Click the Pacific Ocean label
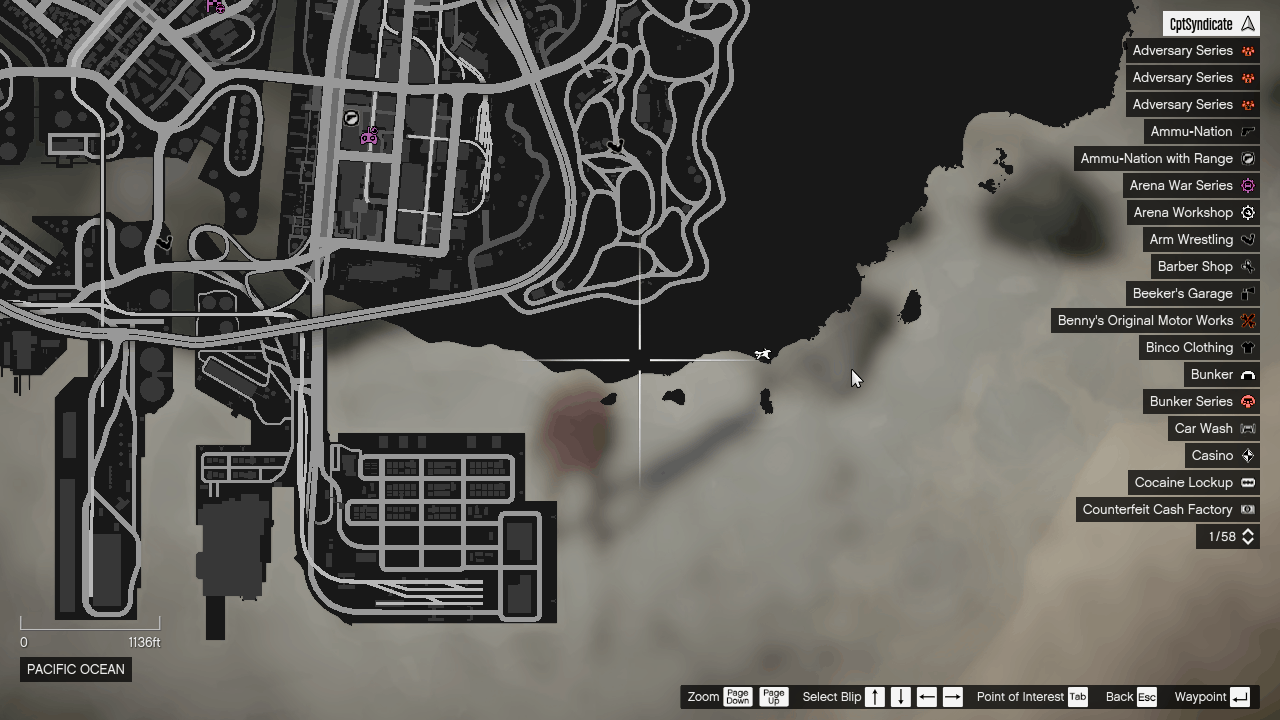Screen dimensions: 1280x720 coord(75,670)
